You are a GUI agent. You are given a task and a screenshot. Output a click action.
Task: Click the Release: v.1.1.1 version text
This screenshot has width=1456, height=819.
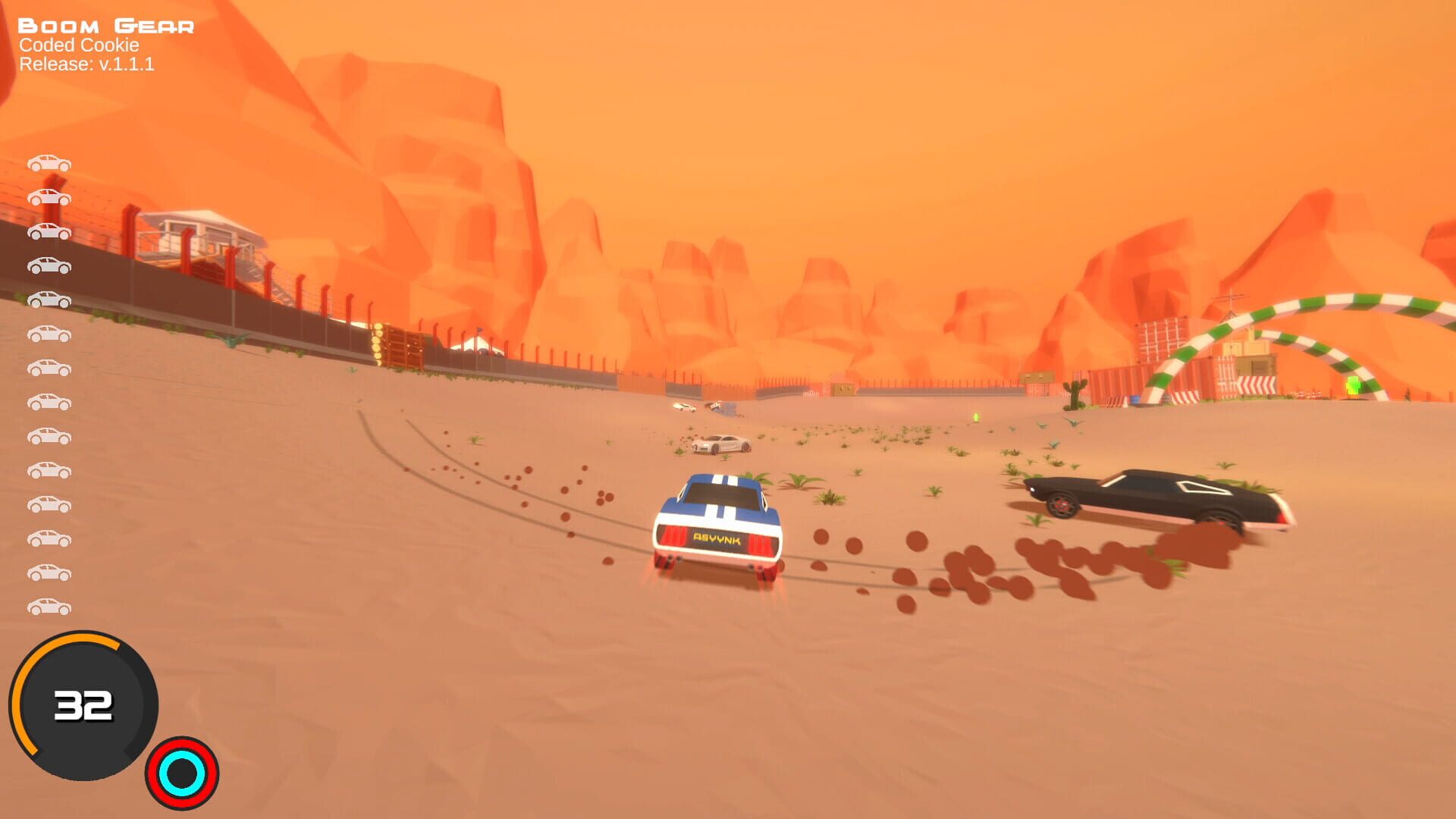pyautogui.click(x=87, y=64)
